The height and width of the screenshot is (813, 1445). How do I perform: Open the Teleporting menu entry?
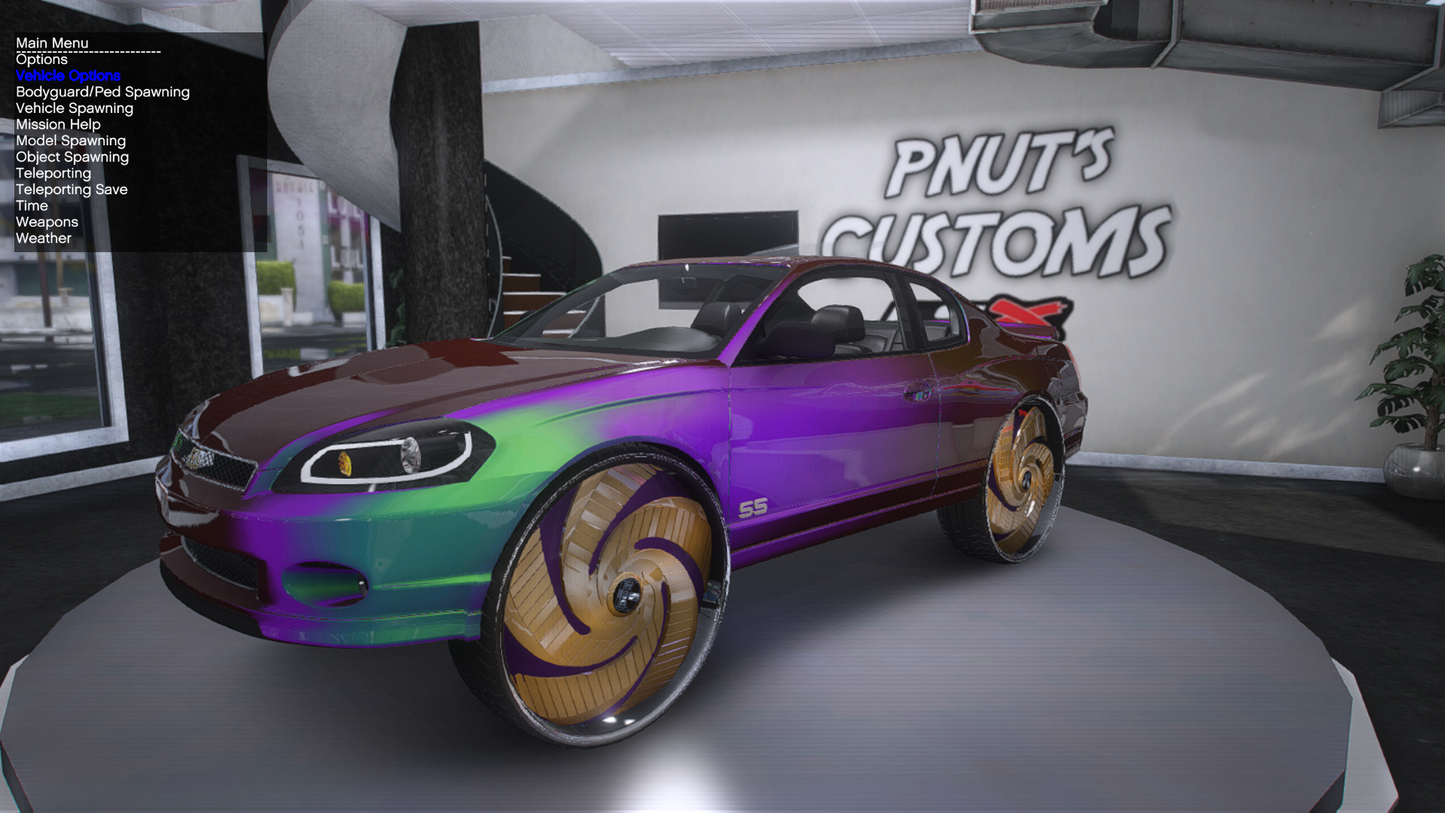coord(53,173)
